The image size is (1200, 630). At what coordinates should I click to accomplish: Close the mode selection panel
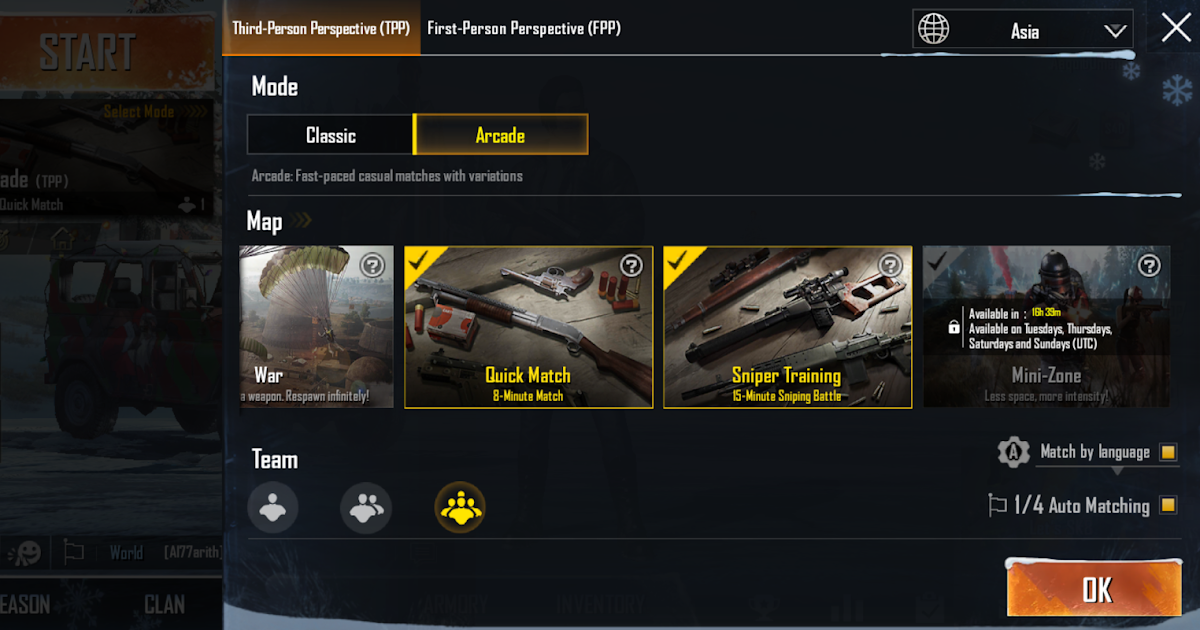1175,28
